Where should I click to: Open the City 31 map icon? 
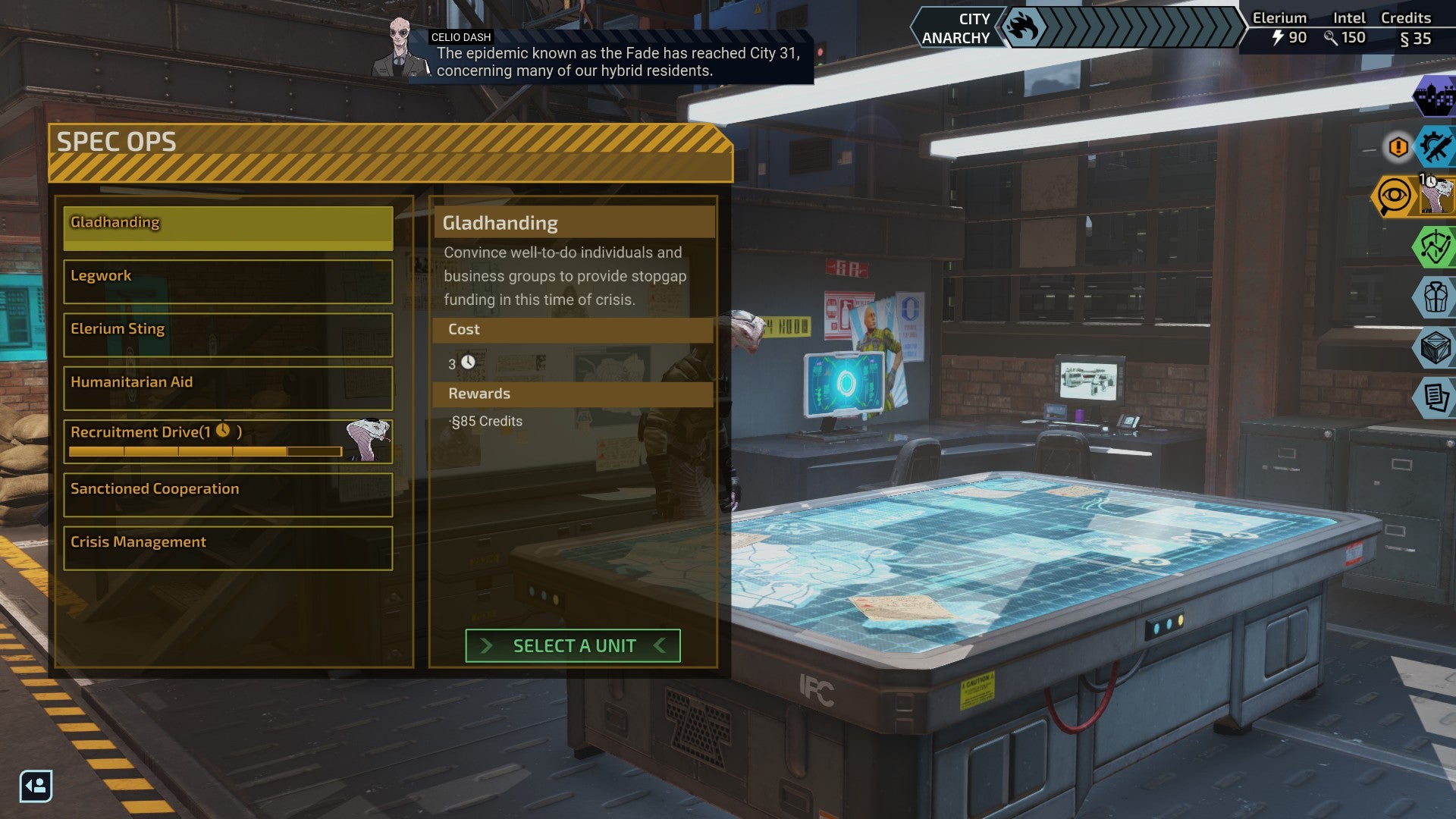tap(1433, 99)
